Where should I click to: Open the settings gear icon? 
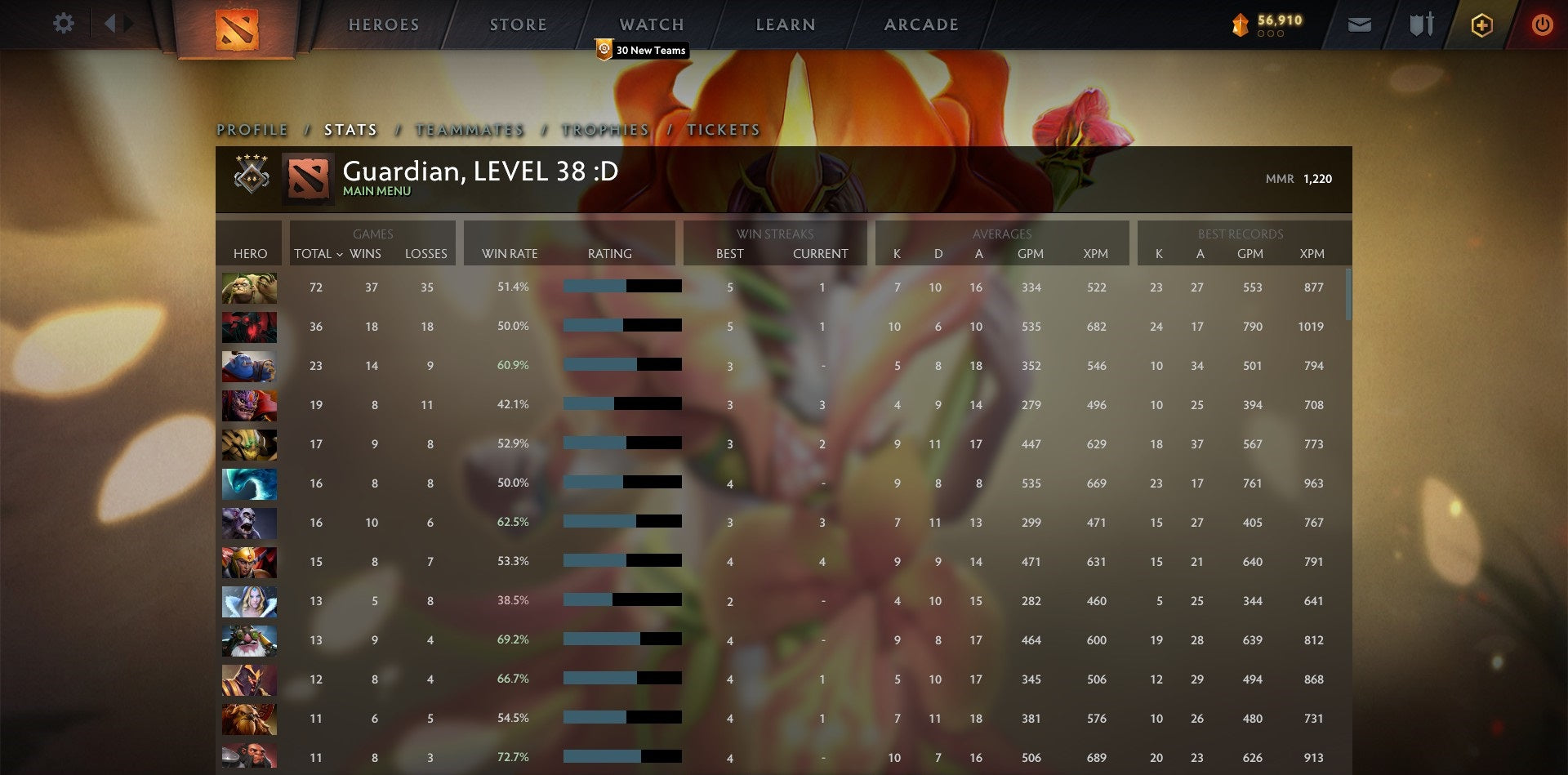click(x=64, y=23)
